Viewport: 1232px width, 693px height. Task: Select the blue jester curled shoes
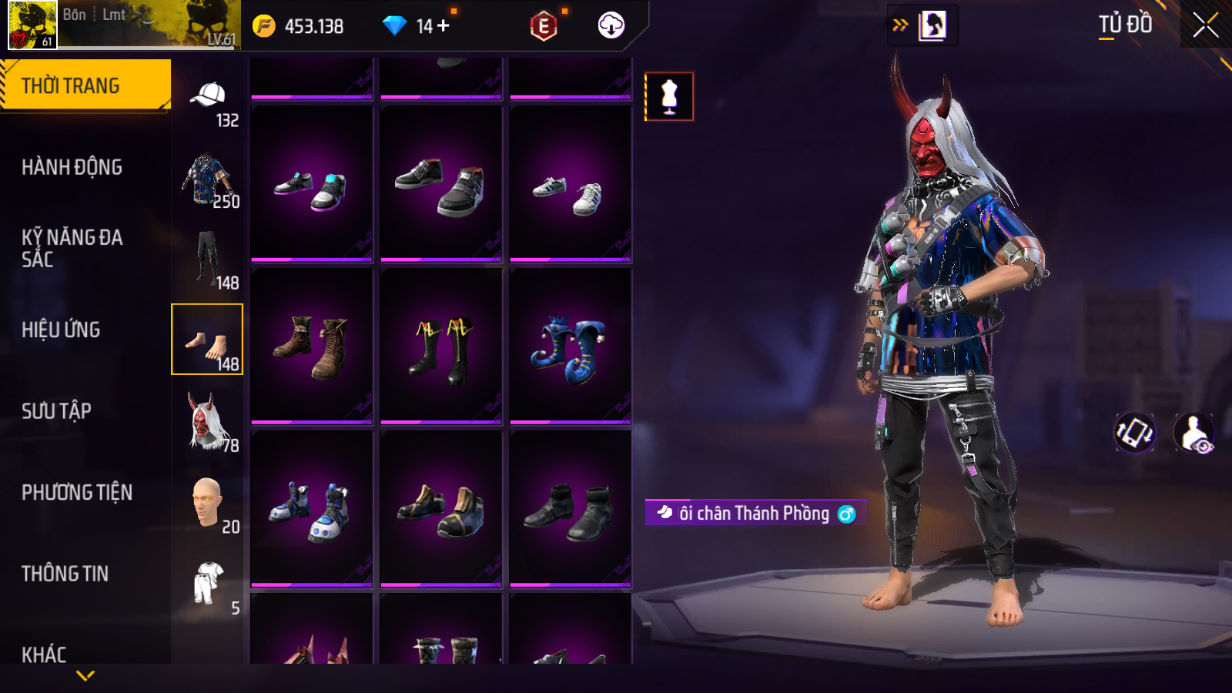pos(570,346)
